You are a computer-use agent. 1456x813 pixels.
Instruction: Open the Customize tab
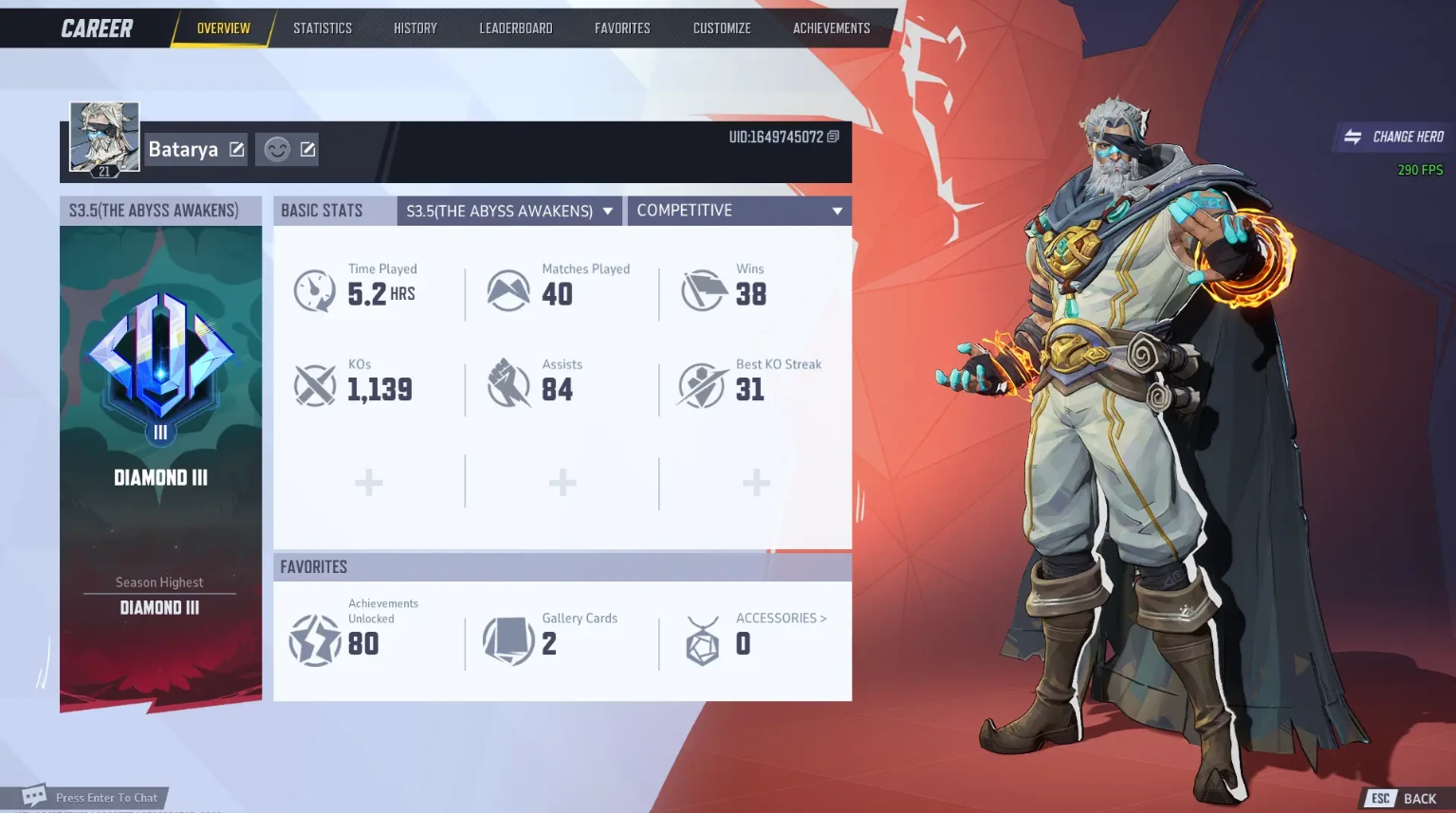(722, 28)
